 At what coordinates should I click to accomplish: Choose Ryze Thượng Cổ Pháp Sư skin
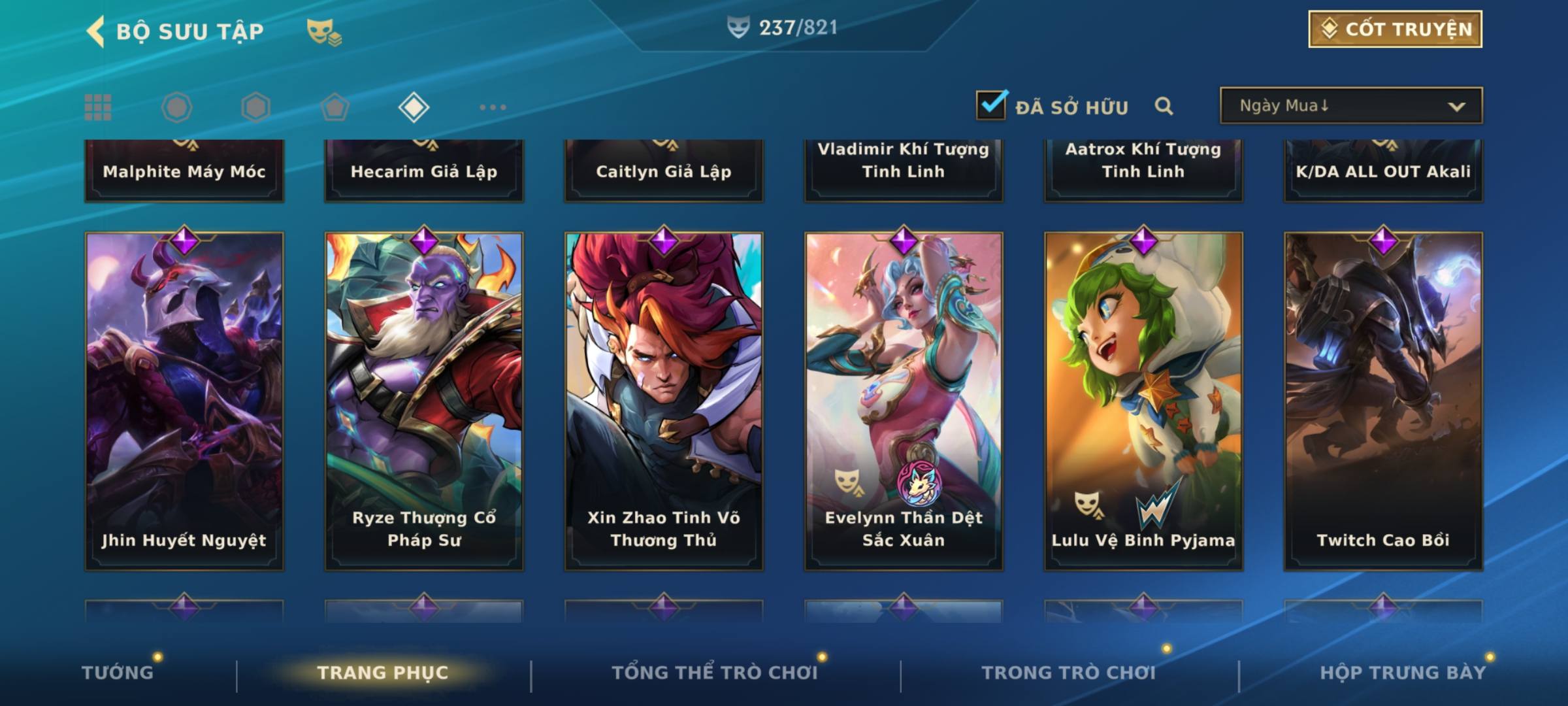click(424, 401)
